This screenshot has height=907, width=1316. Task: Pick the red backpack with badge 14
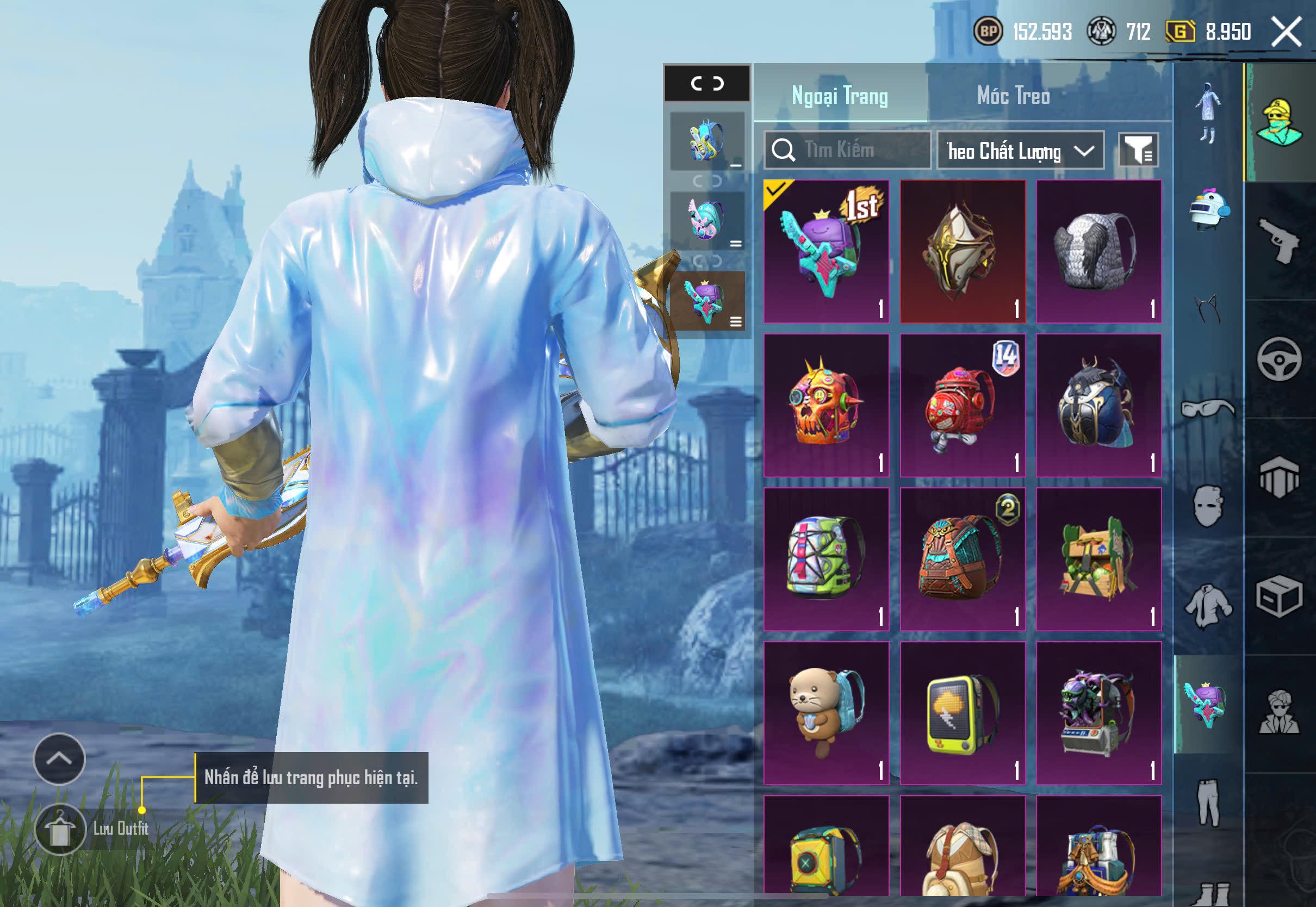point(962,405)
